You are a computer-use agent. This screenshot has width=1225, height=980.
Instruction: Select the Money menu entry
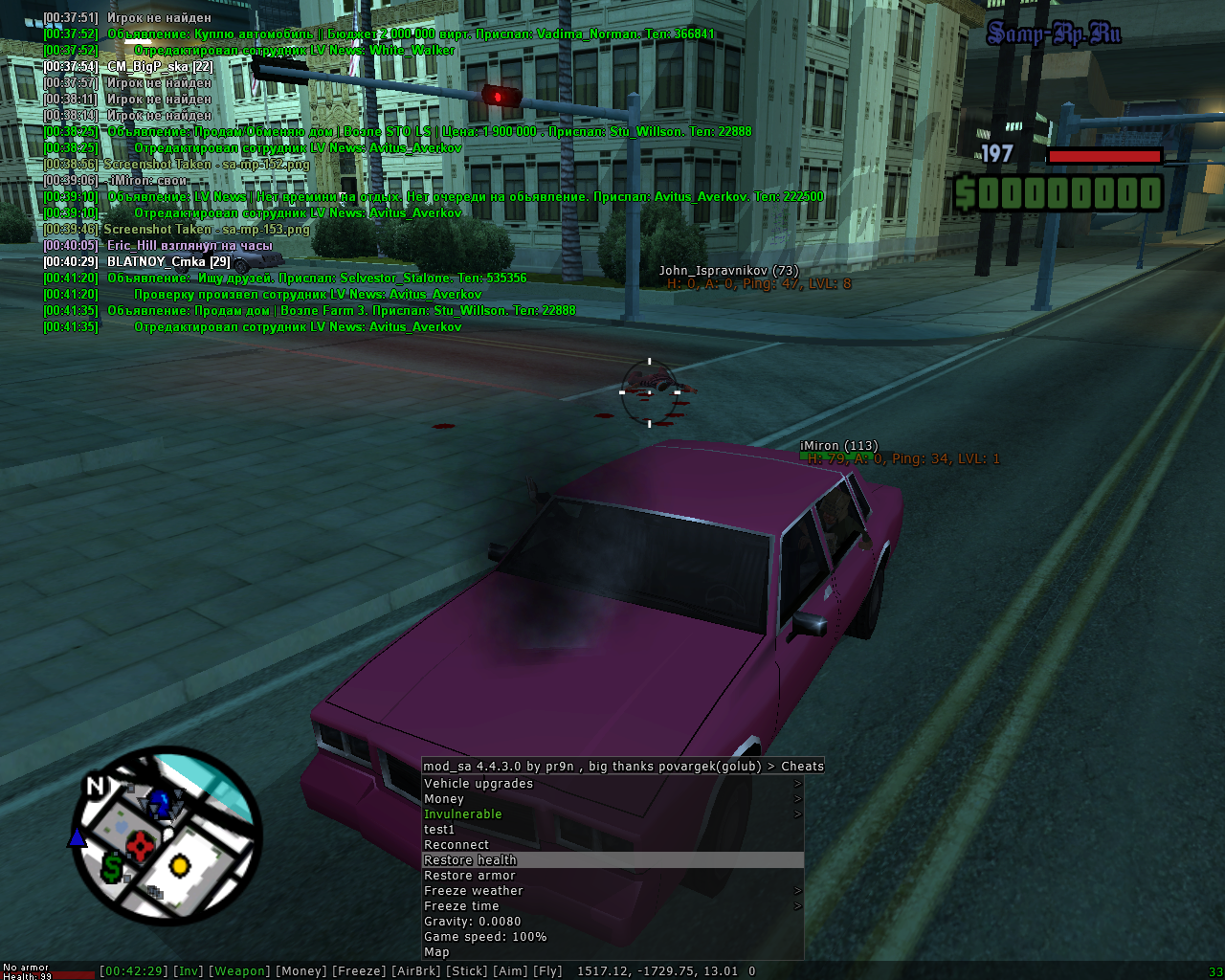(612, 799)
